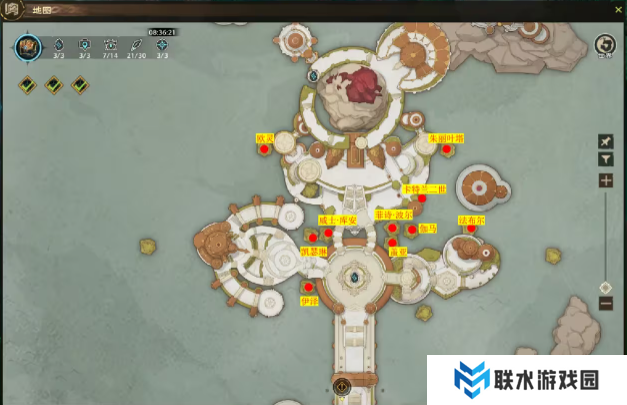Select the crab-like icon showing 7/14
The height and width of the screenshot is (405, 627).
coord(110,45)
